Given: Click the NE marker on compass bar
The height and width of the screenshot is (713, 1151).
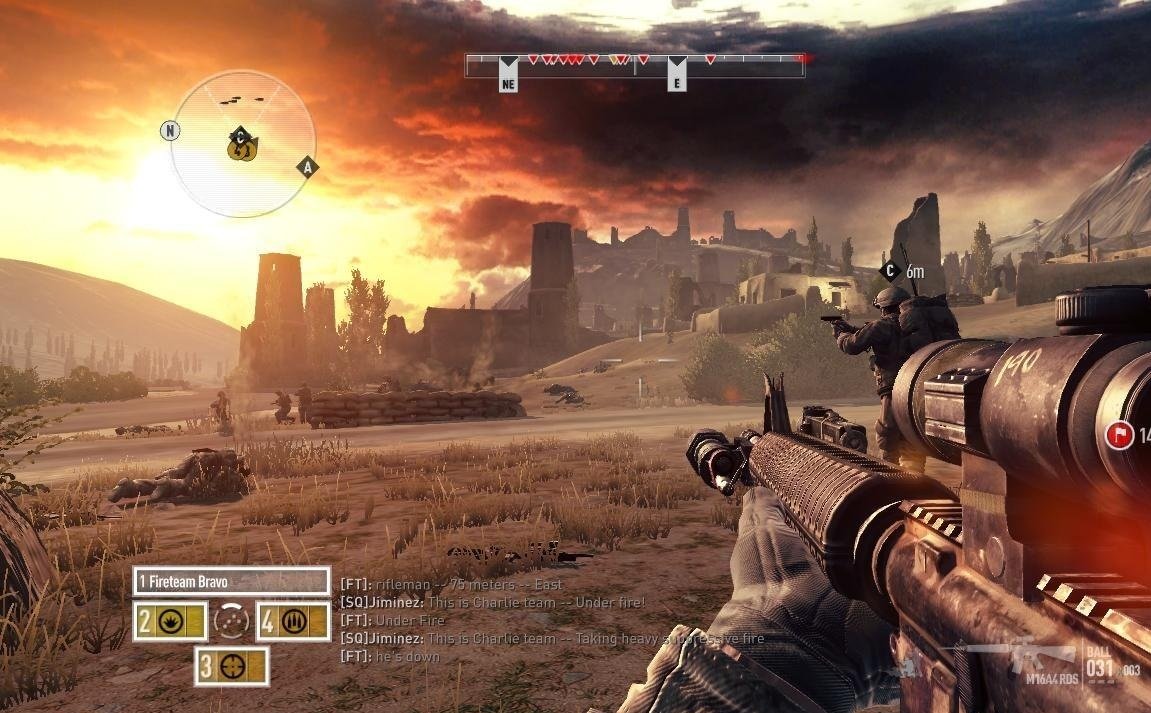Looking at the screenshot, I should tap(508, 81).
